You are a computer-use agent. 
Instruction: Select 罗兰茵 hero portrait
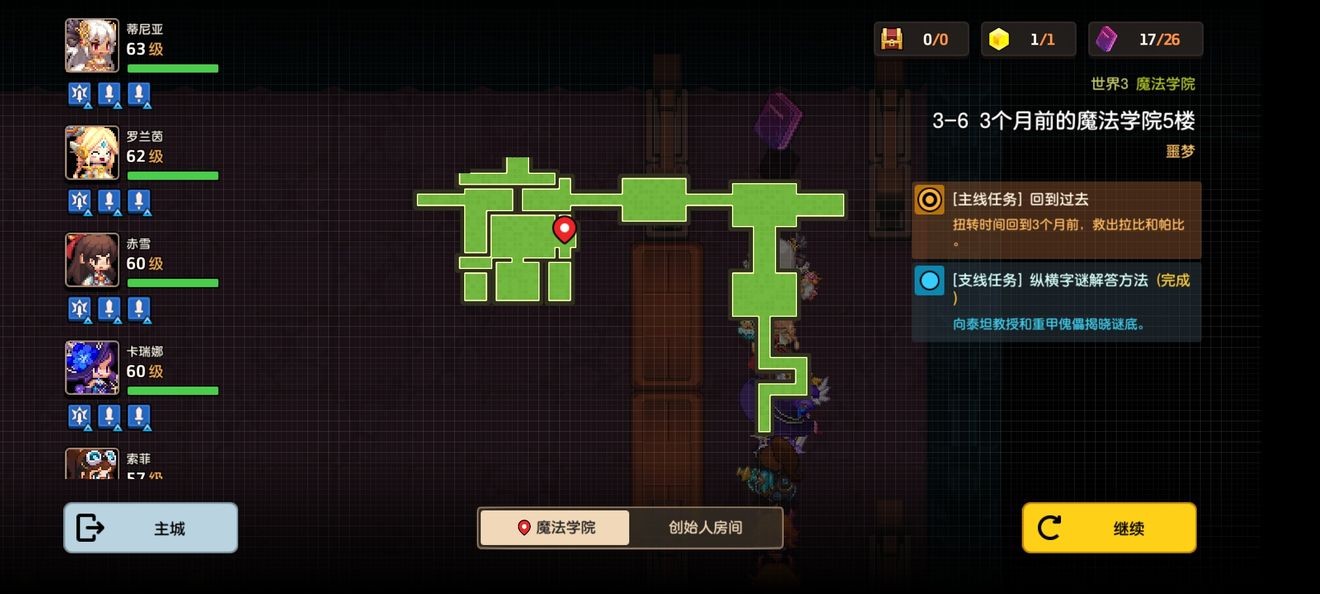[x=92, y=152]
